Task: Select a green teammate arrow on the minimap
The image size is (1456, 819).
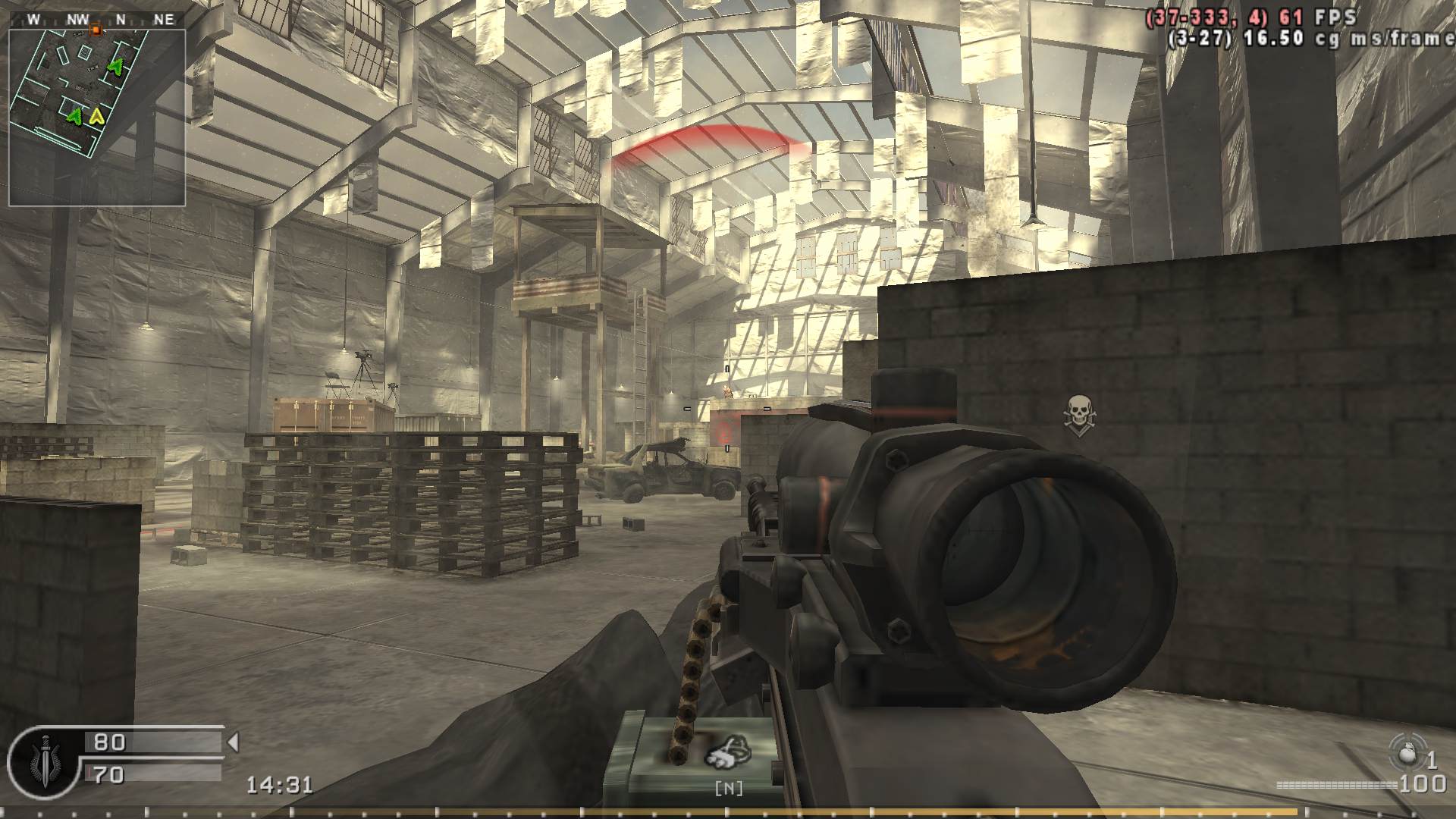Action: [114, 67]
